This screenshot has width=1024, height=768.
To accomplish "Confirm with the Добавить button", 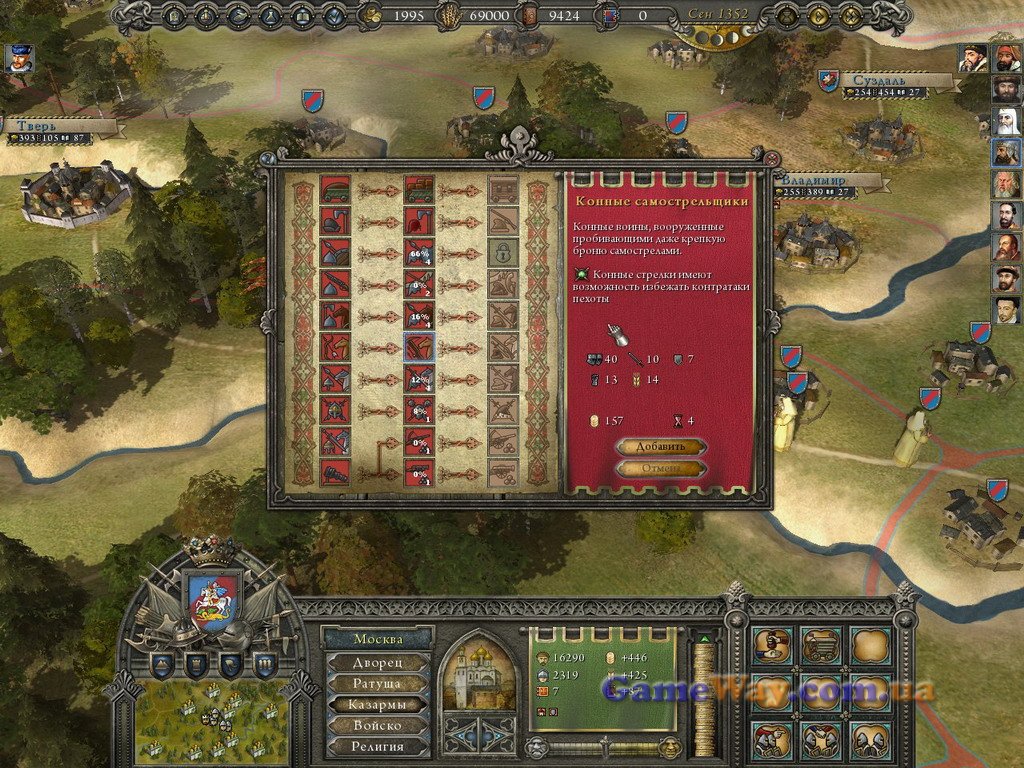I will coord(660,447).
